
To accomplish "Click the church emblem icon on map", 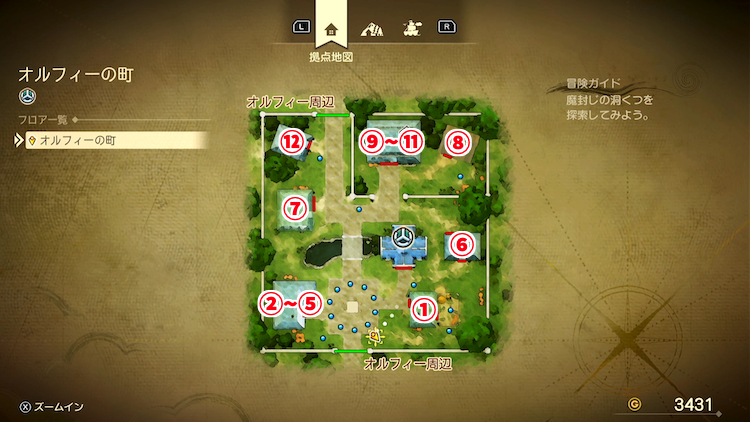I will [403, 238].
